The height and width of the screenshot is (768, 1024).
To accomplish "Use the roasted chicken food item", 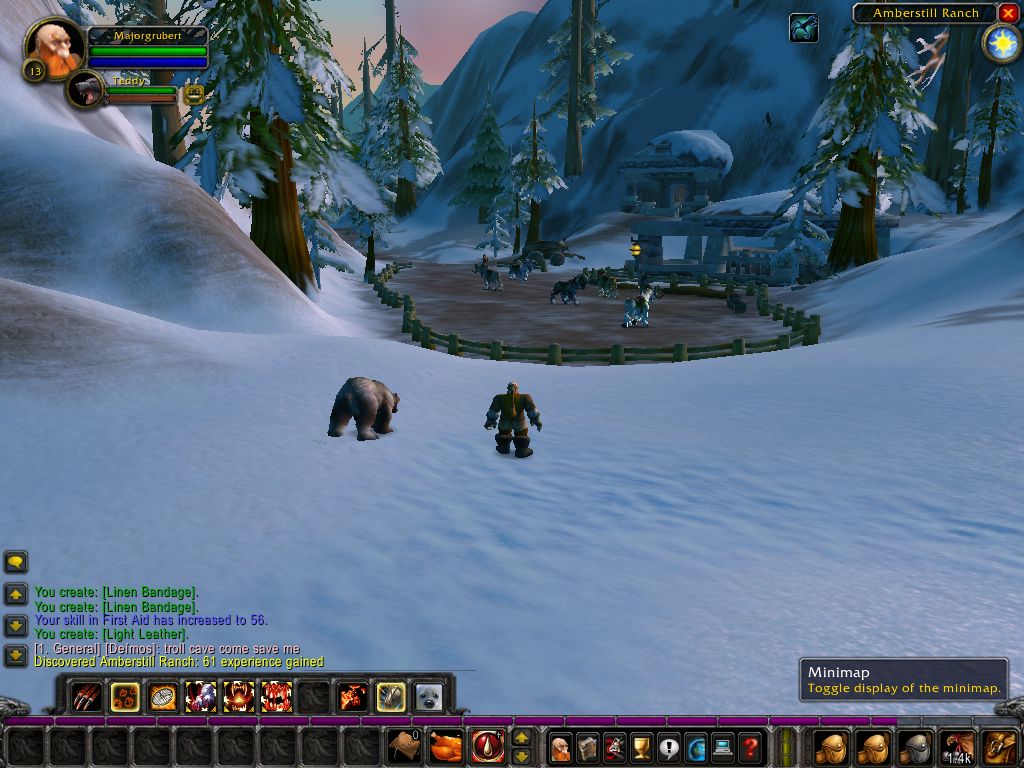I will [x=446, y=746].
